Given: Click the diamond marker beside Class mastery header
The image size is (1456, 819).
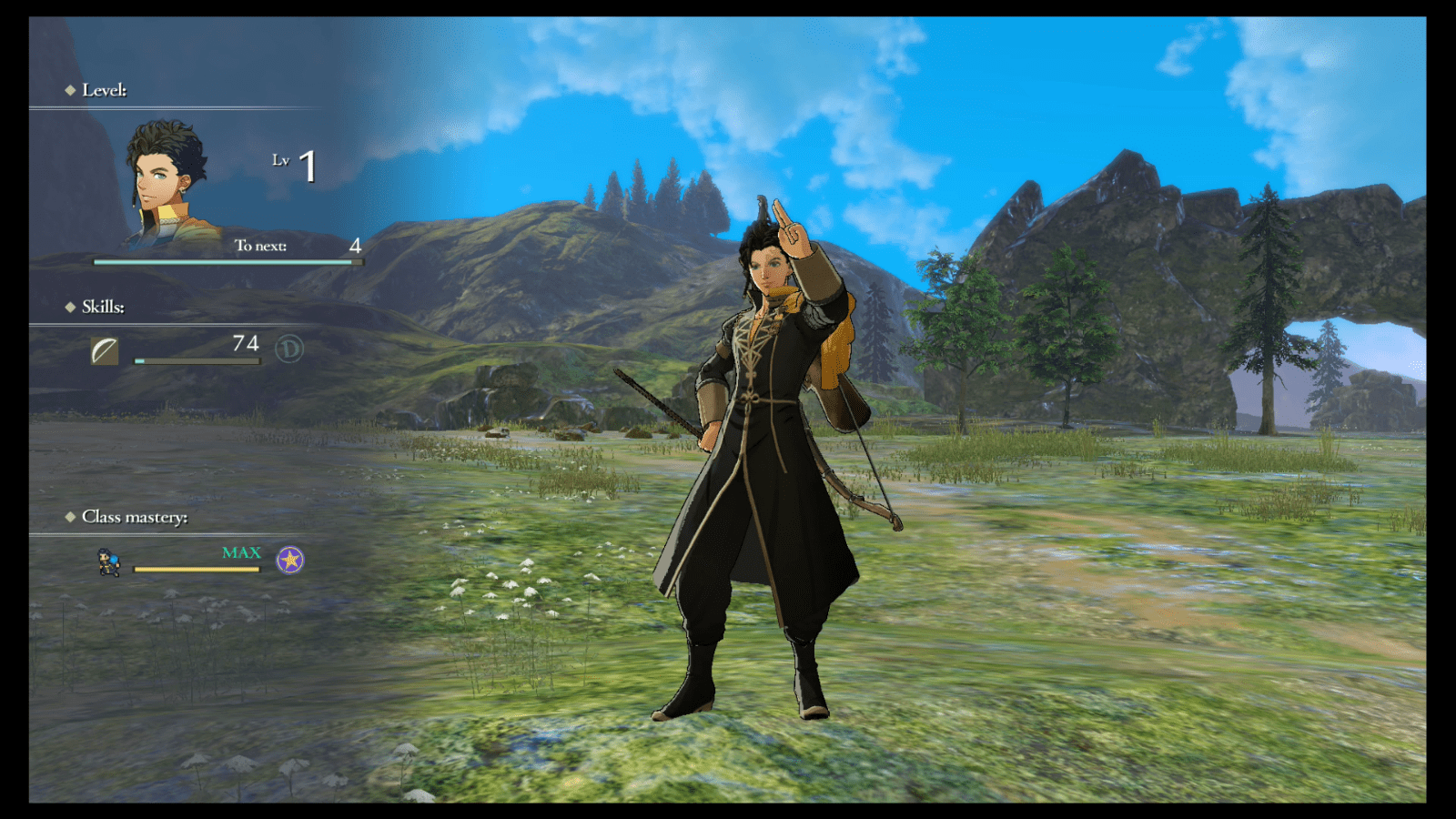Looking at the screenshot, I should click(x=71, y=517).
